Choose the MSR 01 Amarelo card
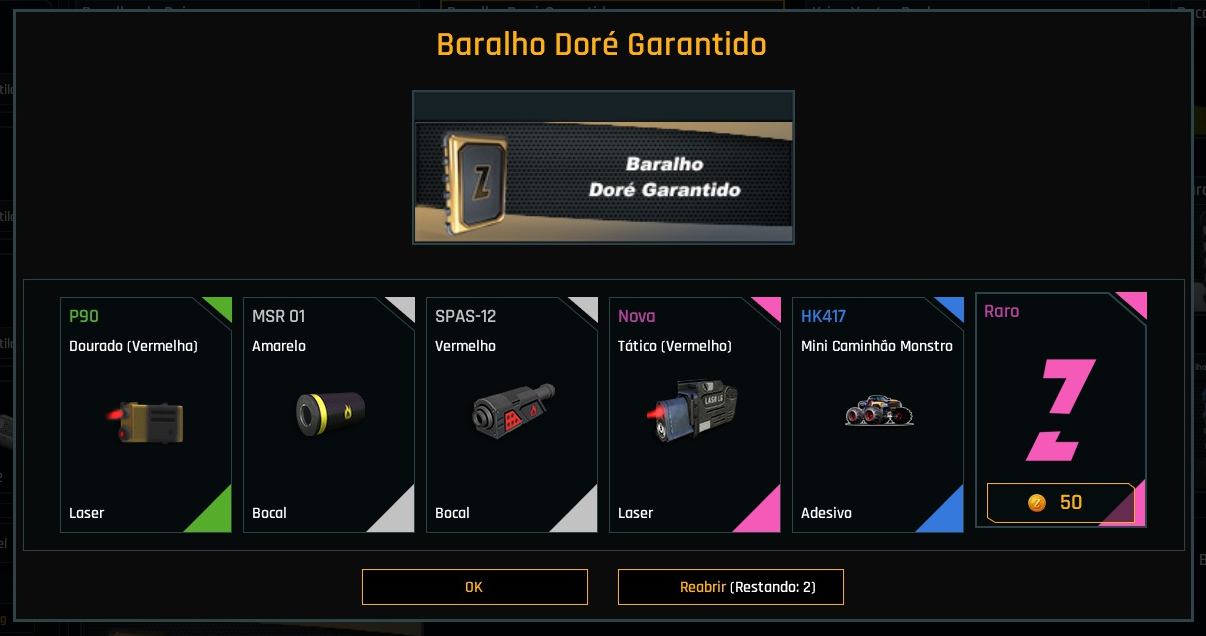Viewport: 1206px width, 636px height. pos(329,414)
